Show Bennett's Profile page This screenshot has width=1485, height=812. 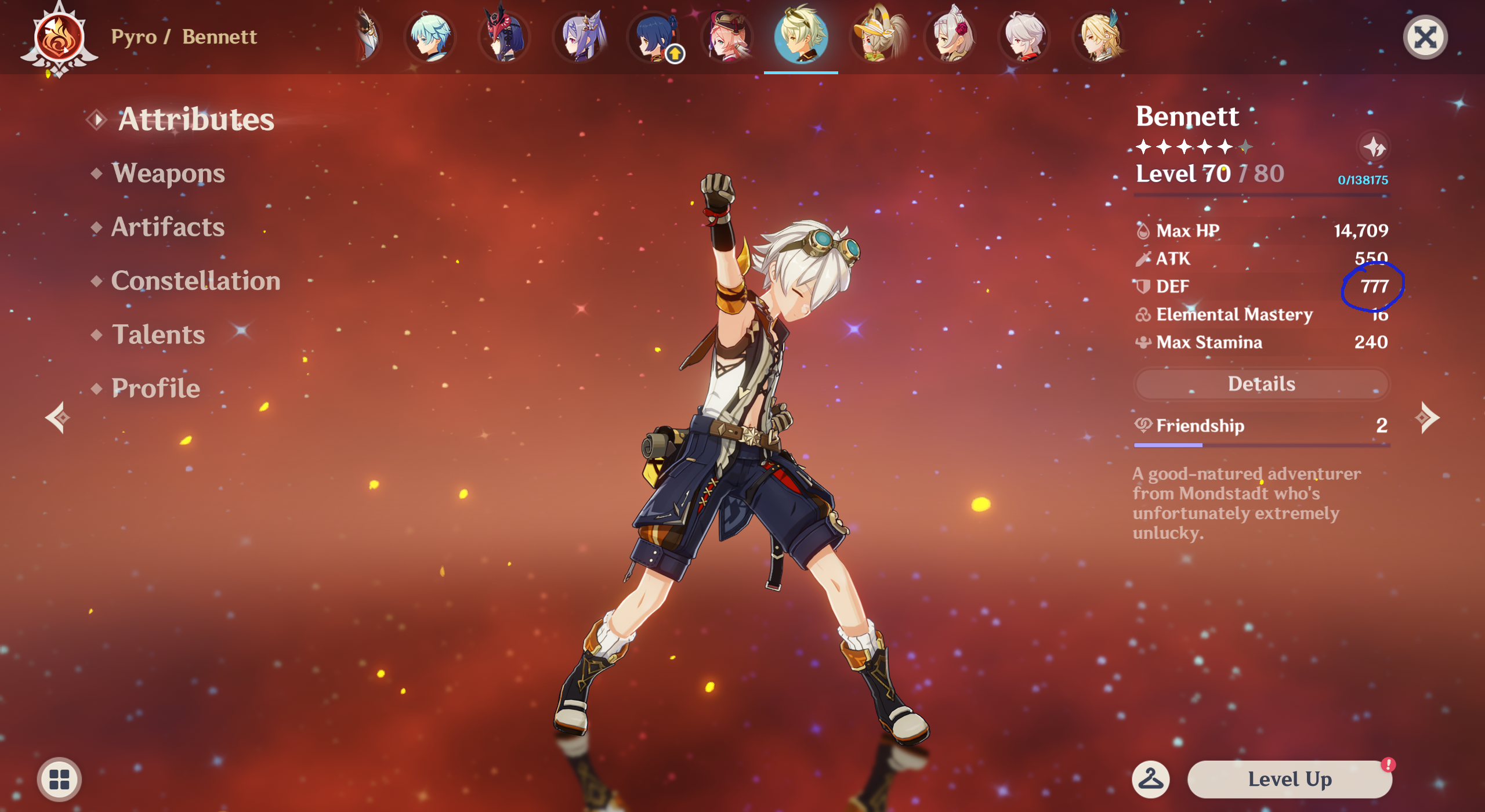[155, 388]
